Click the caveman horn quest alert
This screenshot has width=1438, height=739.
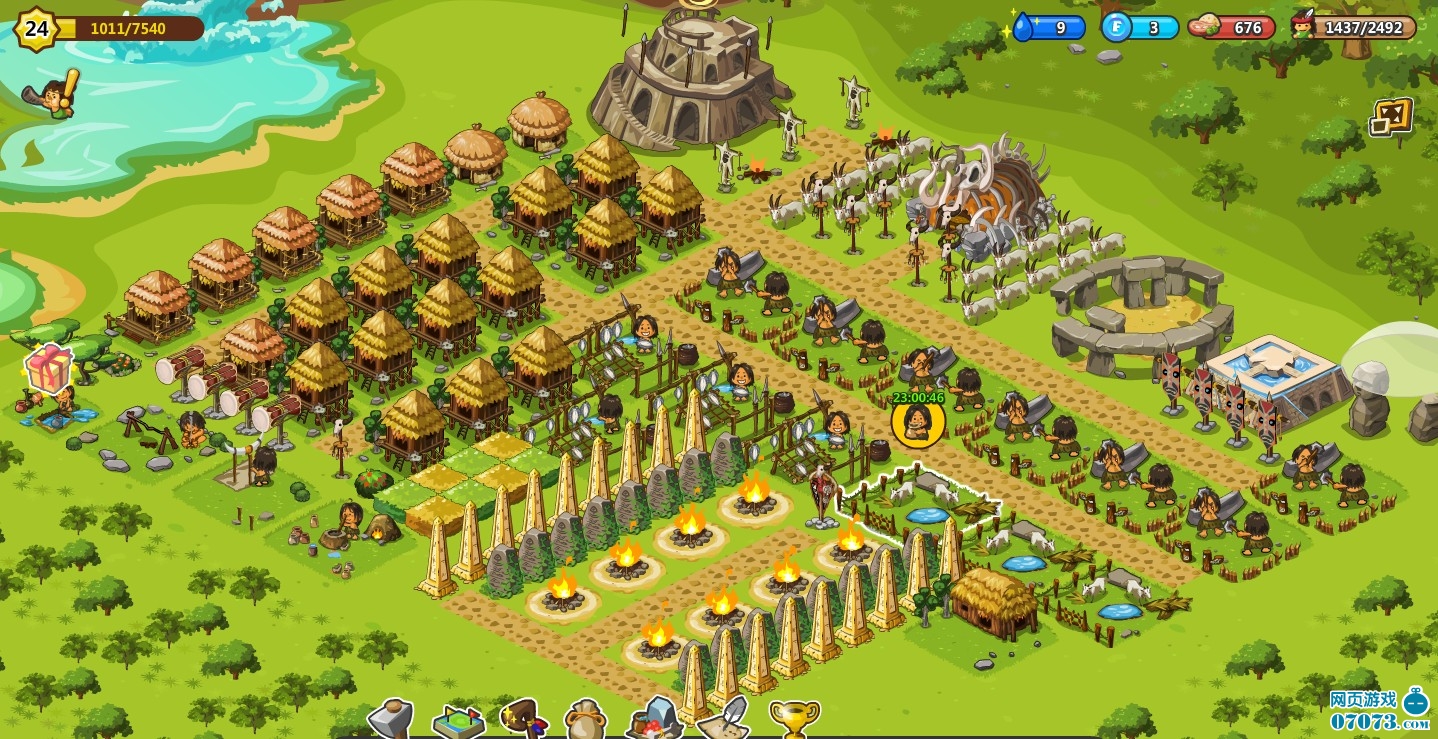click(x=52, y=96)
